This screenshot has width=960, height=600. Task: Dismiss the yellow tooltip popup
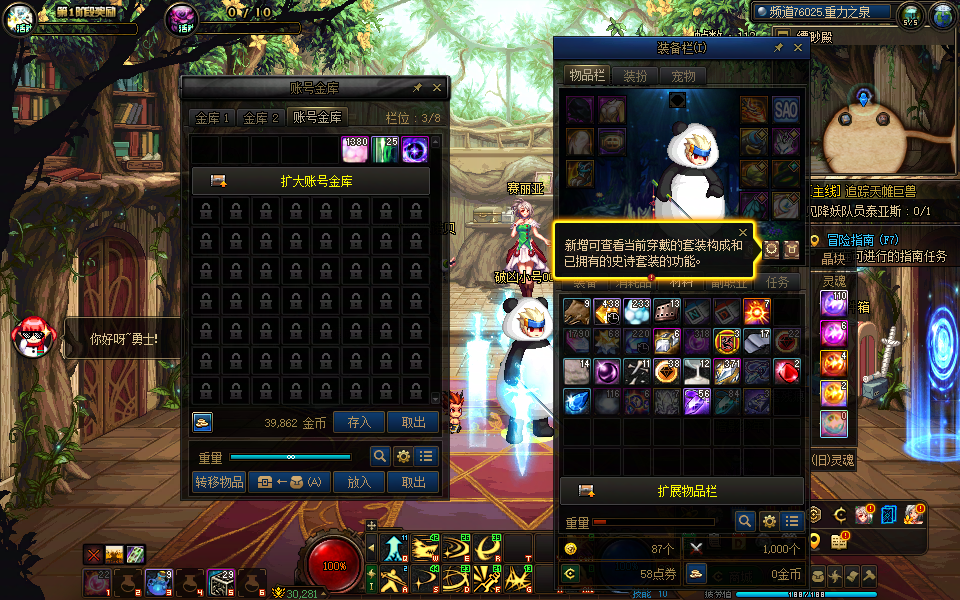click(x=743, y=232)
